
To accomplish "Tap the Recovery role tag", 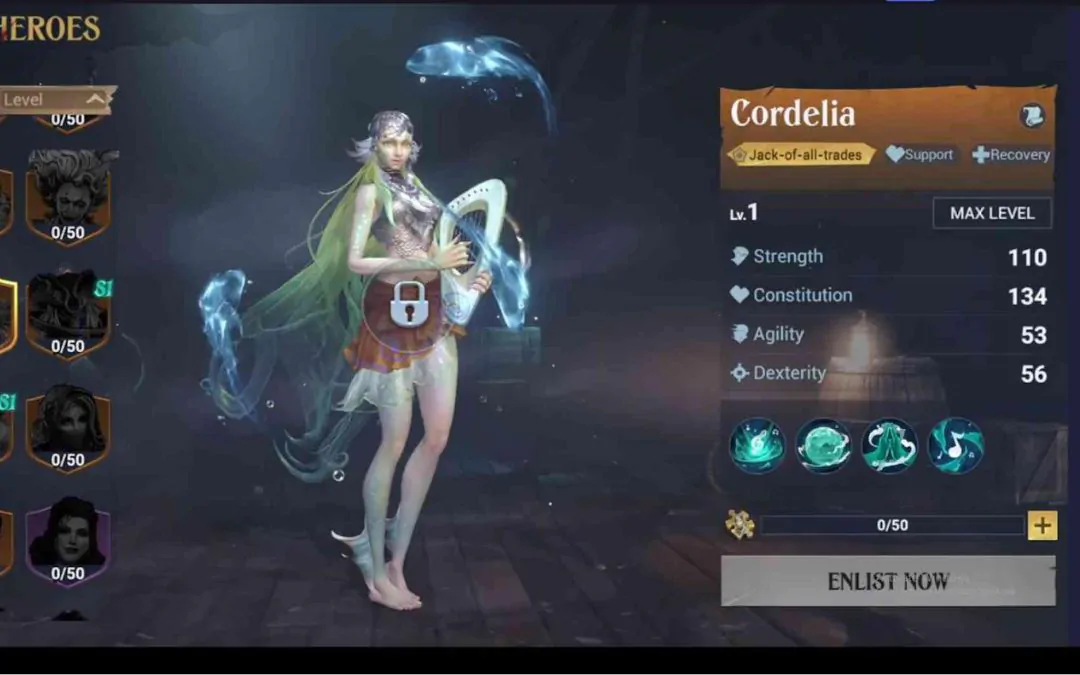I will 1011,155.
